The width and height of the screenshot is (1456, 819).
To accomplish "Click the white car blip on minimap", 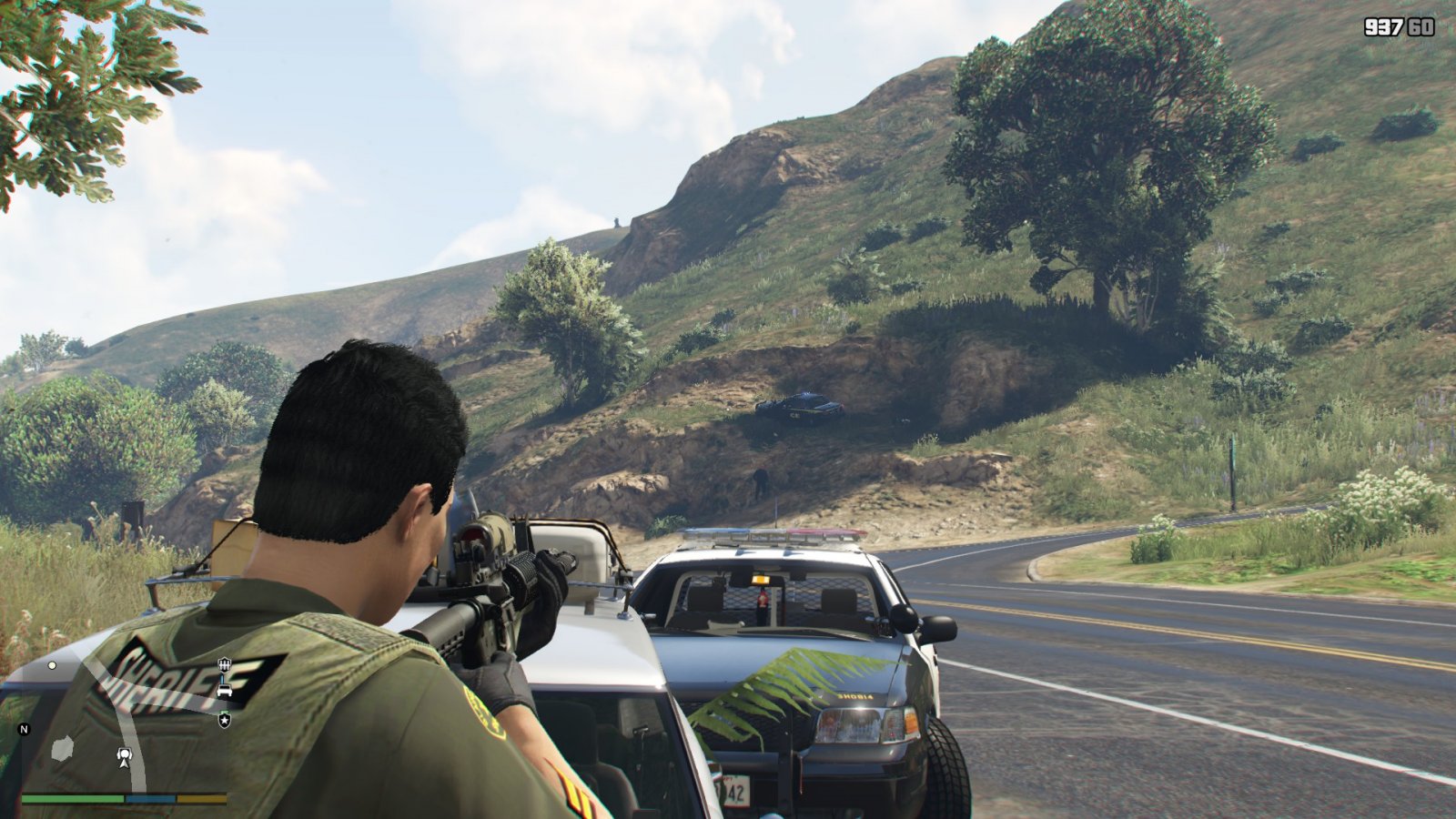I will [224, 691].
